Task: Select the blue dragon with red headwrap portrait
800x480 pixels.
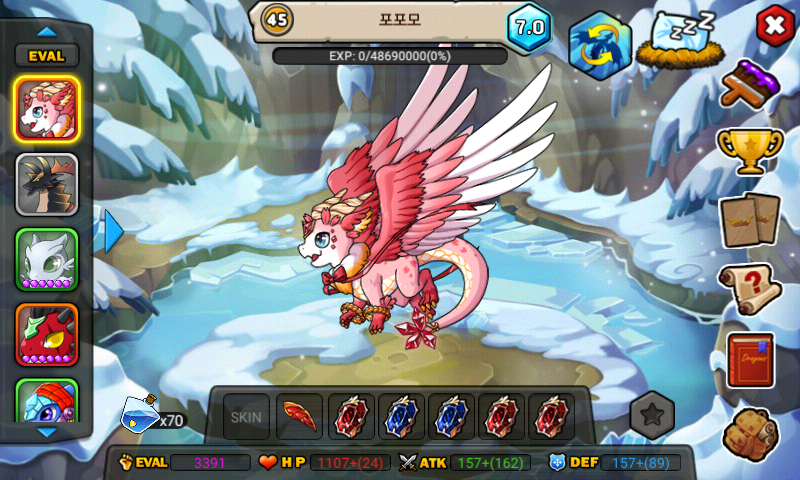Action: 47,401
